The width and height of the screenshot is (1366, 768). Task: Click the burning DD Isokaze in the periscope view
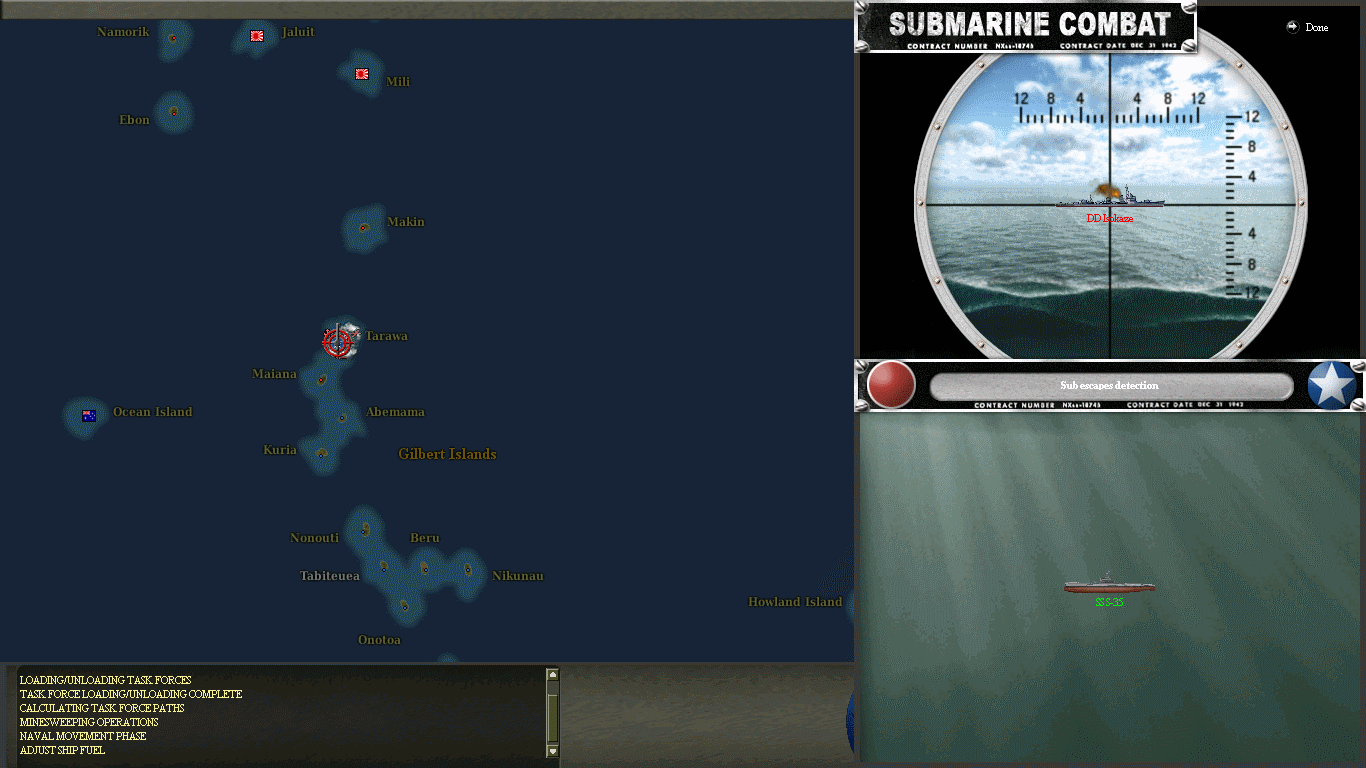click(1110, 201)
